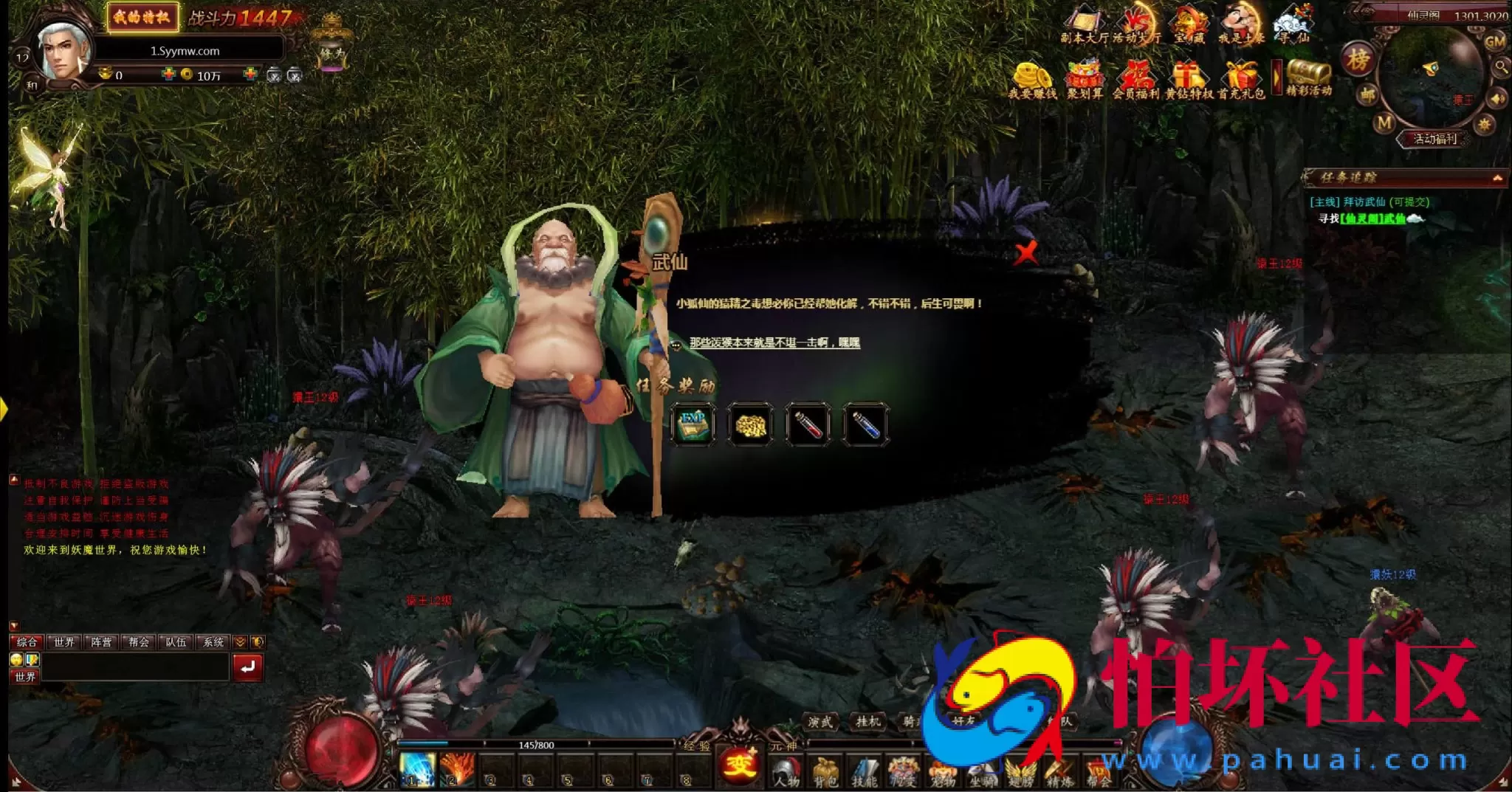Switch to the 世界 chat tab

coord(64,642)
